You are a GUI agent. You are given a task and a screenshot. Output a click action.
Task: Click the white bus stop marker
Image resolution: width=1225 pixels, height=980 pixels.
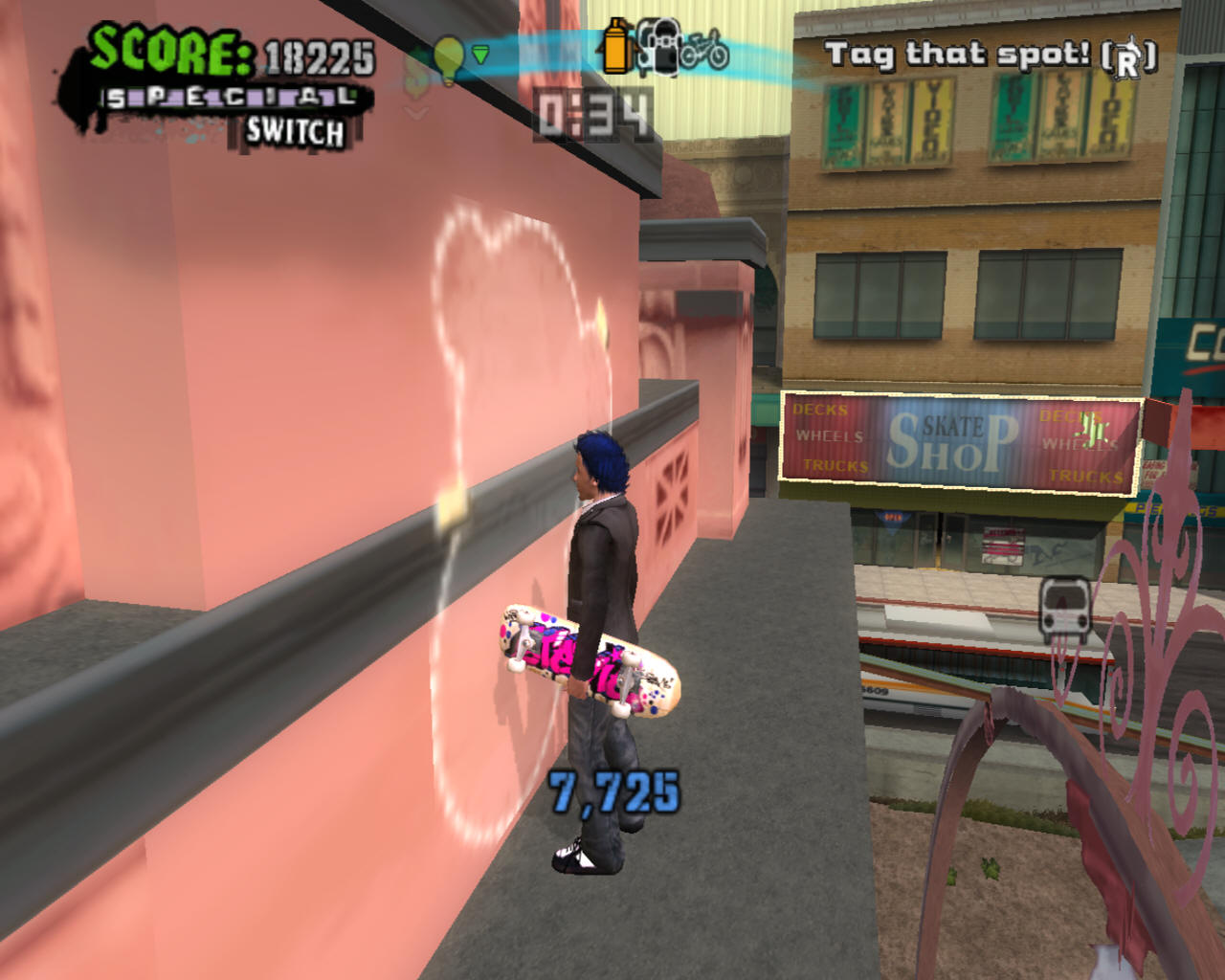point(1065,610)
